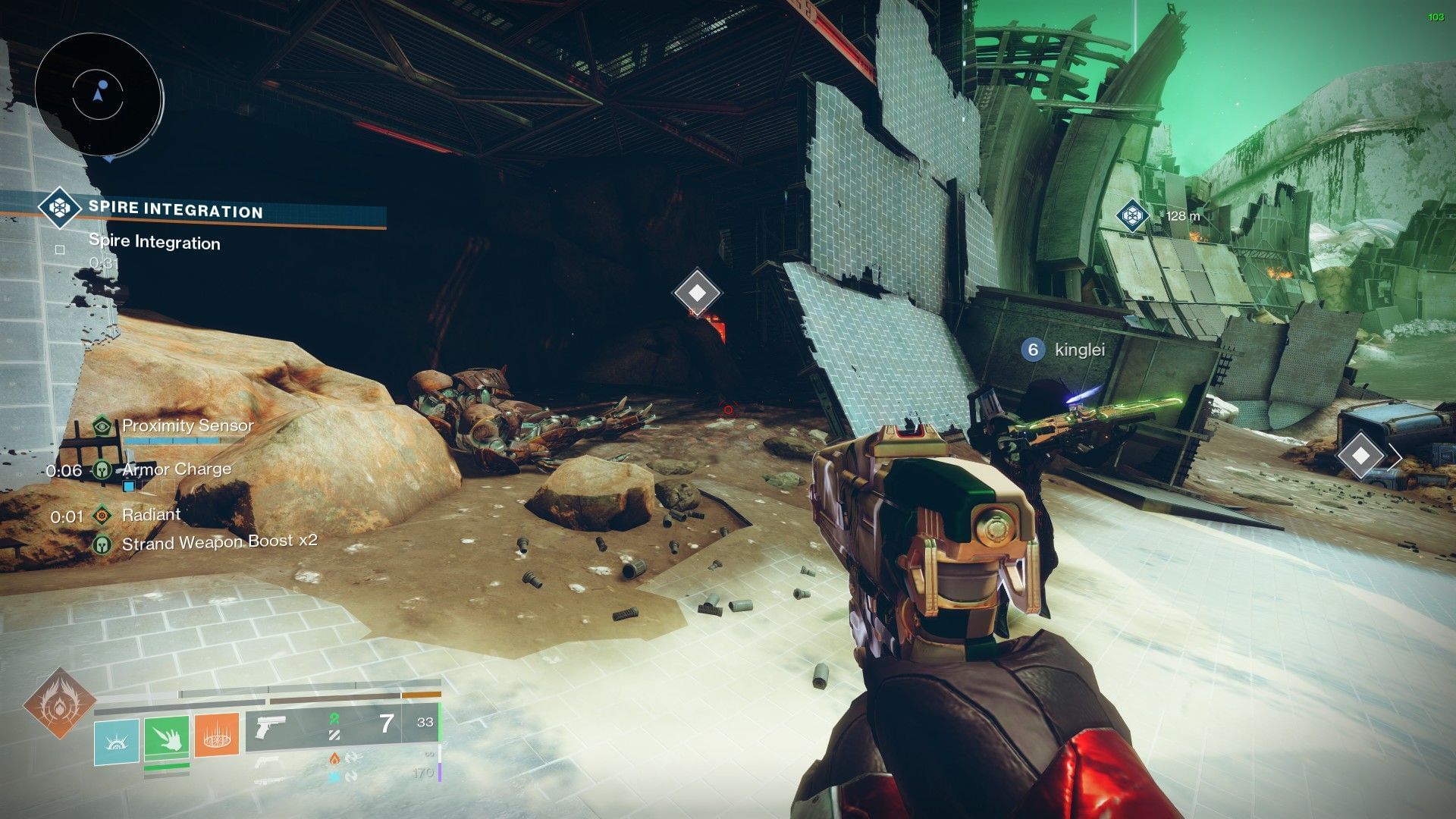The width and height of the screenshot is (1456, 819).
Task: Open the Spire Integration objective tracker
Action: point(175,210)
